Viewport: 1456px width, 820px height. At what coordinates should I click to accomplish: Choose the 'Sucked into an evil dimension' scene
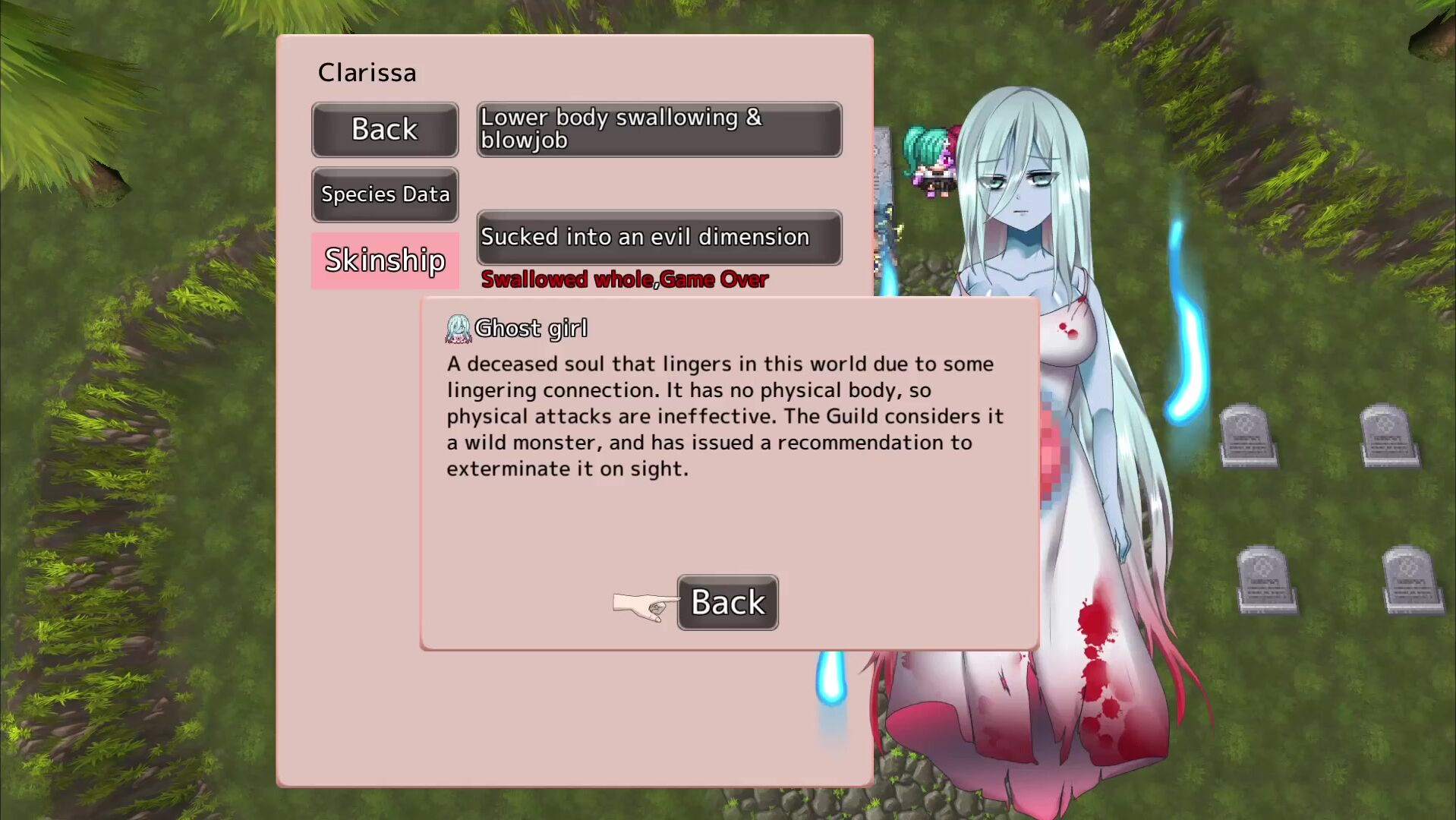click(659, 238)
